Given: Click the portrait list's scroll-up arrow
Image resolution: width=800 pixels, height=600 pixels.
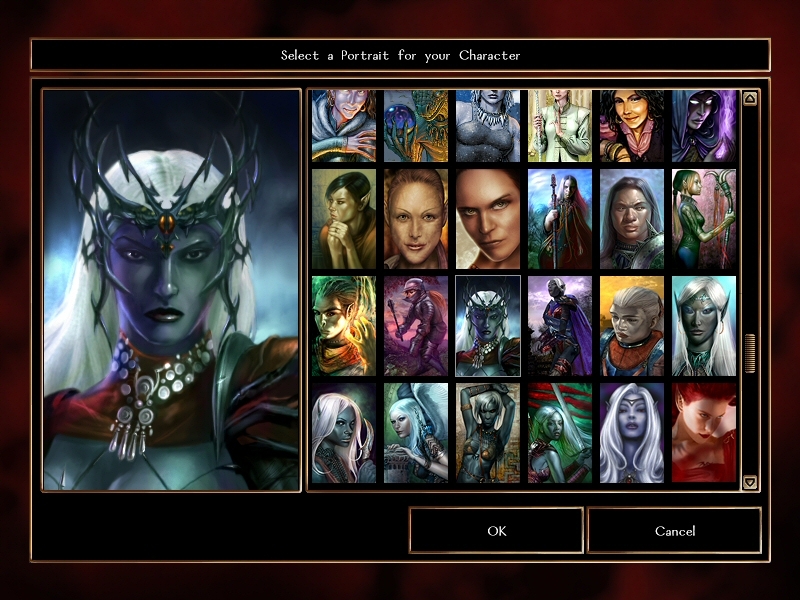Looking at the screenshot, I should (x=750, y=99).
